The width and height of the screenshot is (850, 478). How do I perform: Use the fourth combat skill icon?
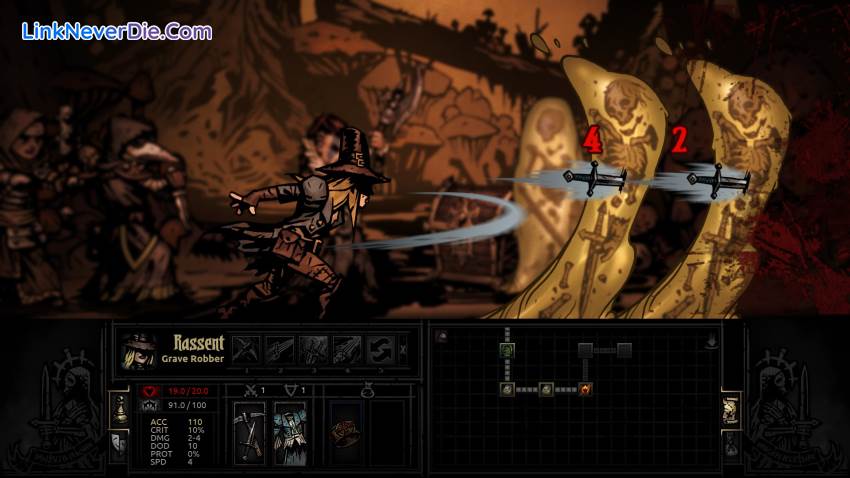pos(347,349)
